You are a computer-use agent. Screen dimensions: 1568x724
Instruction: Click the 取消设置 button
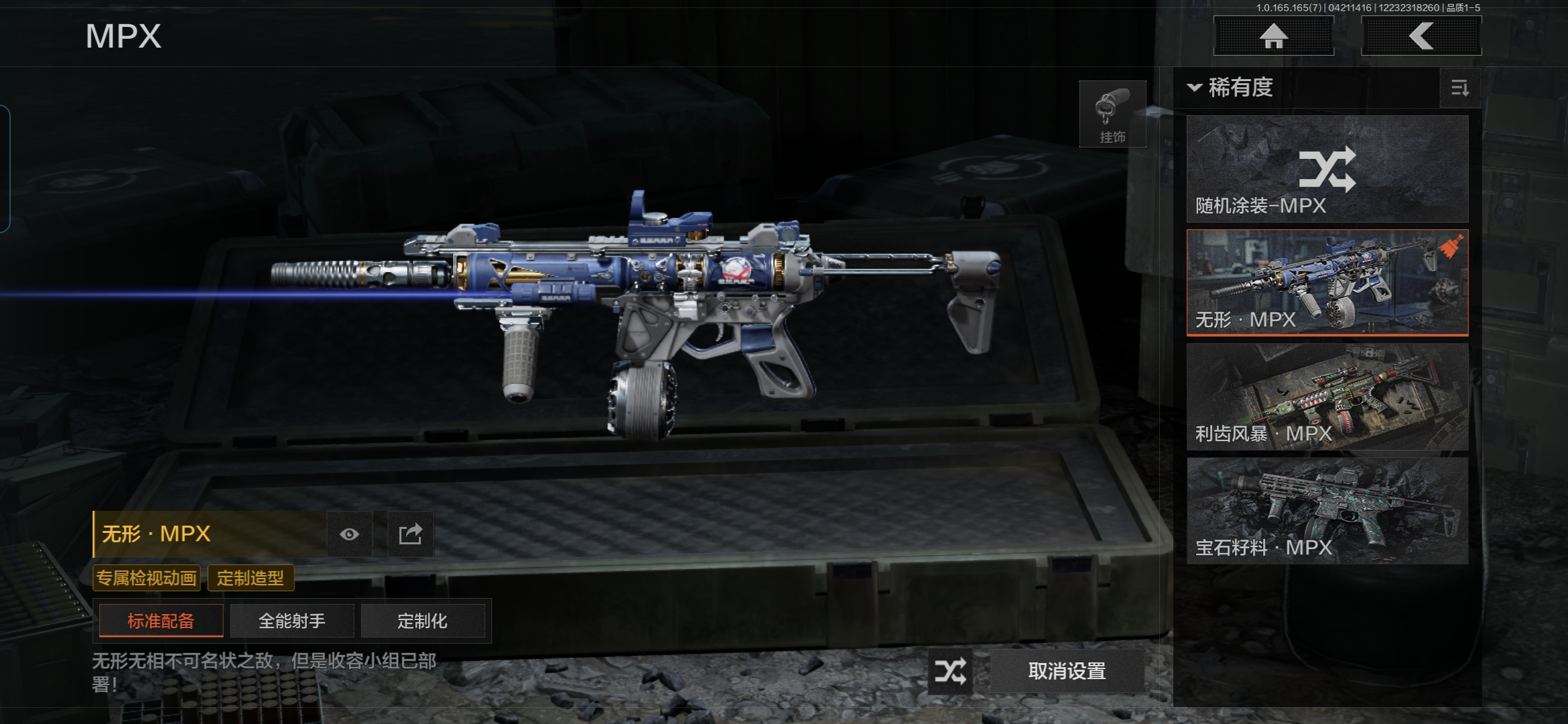tap(1067, 671)
